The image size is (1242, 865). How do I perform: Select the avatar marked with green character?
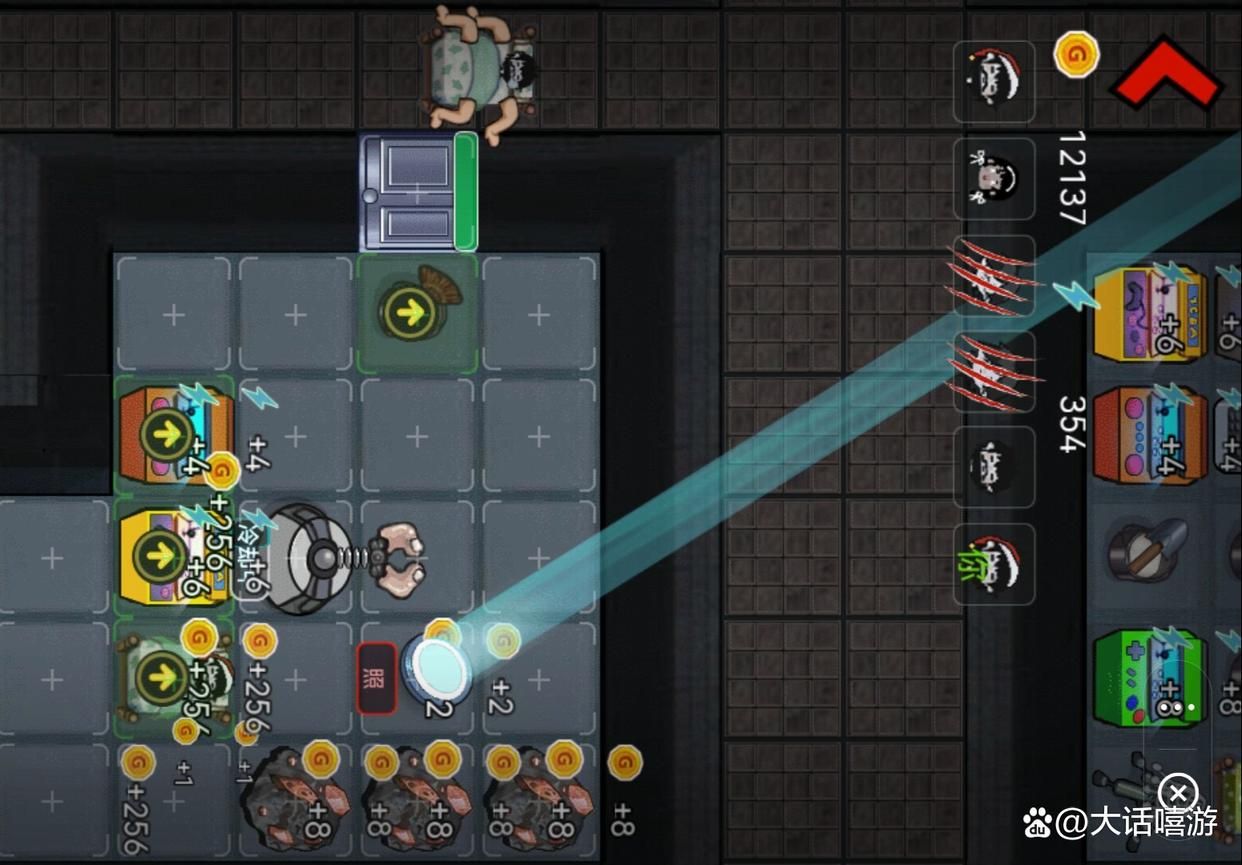click(993, 565)
